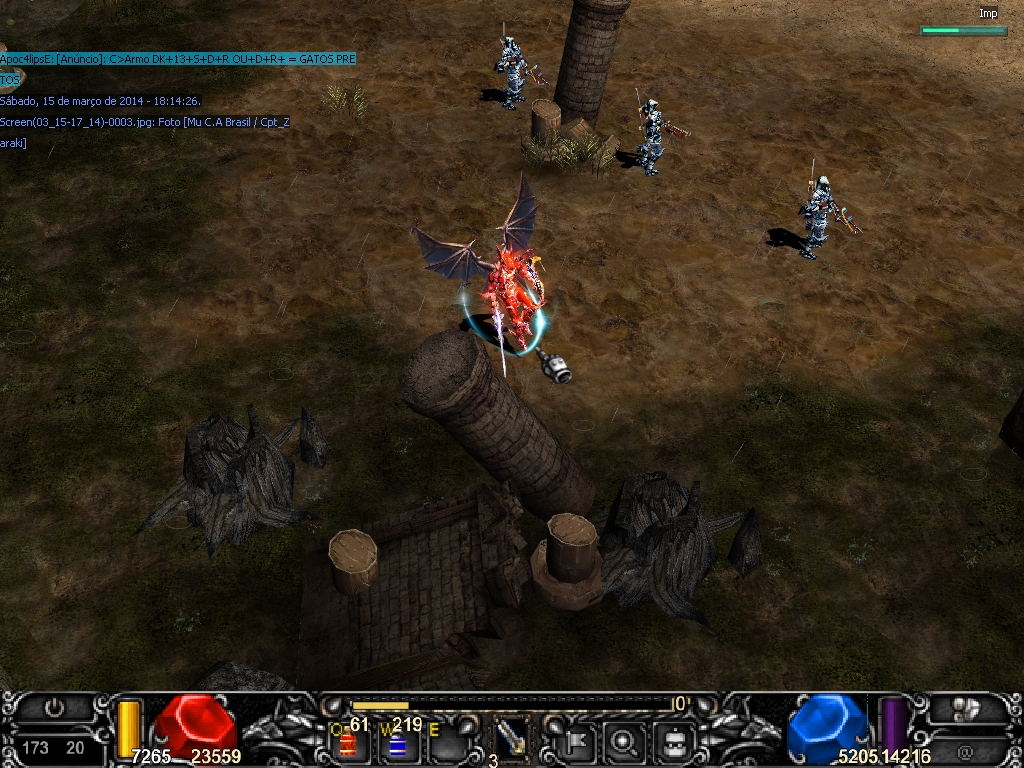This screenshot has height=768, width=1024.
Task: Open the friends icon button
Action: coord(966,709)
